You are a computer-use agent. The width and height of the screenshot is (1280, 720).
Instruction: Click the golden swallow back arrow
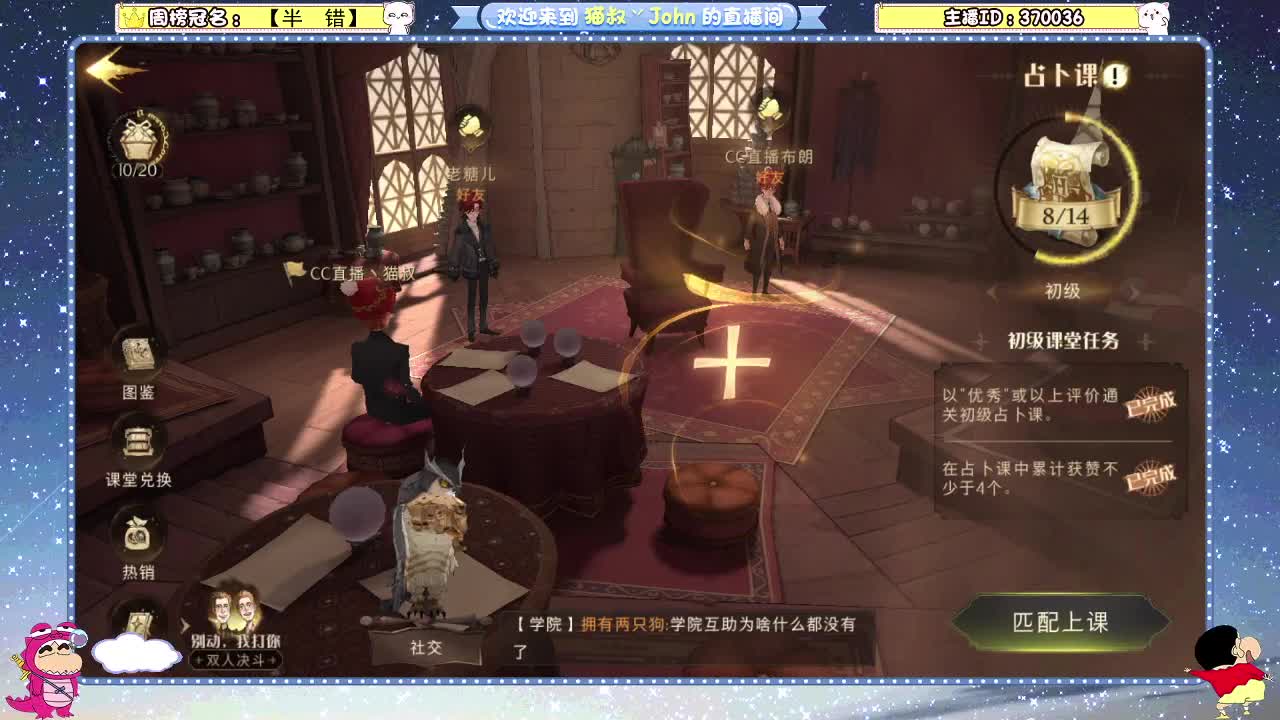[113, 69]
